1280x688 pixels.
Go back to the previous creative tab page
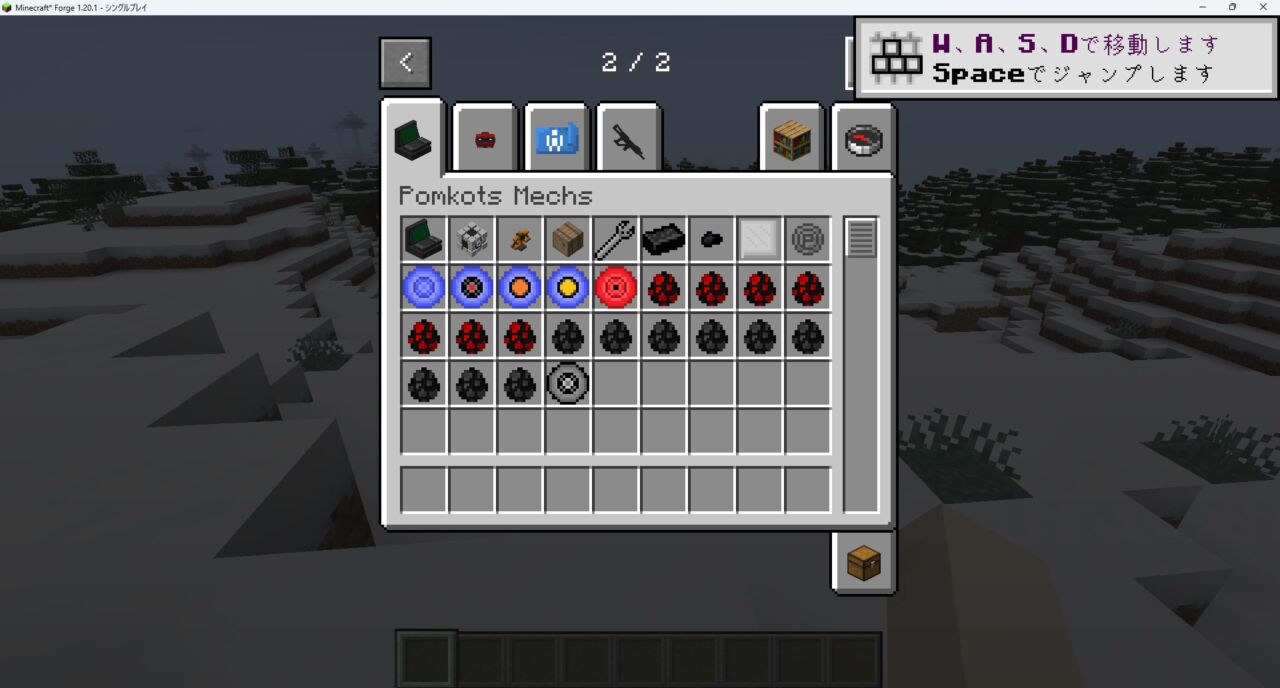(405, 63)
